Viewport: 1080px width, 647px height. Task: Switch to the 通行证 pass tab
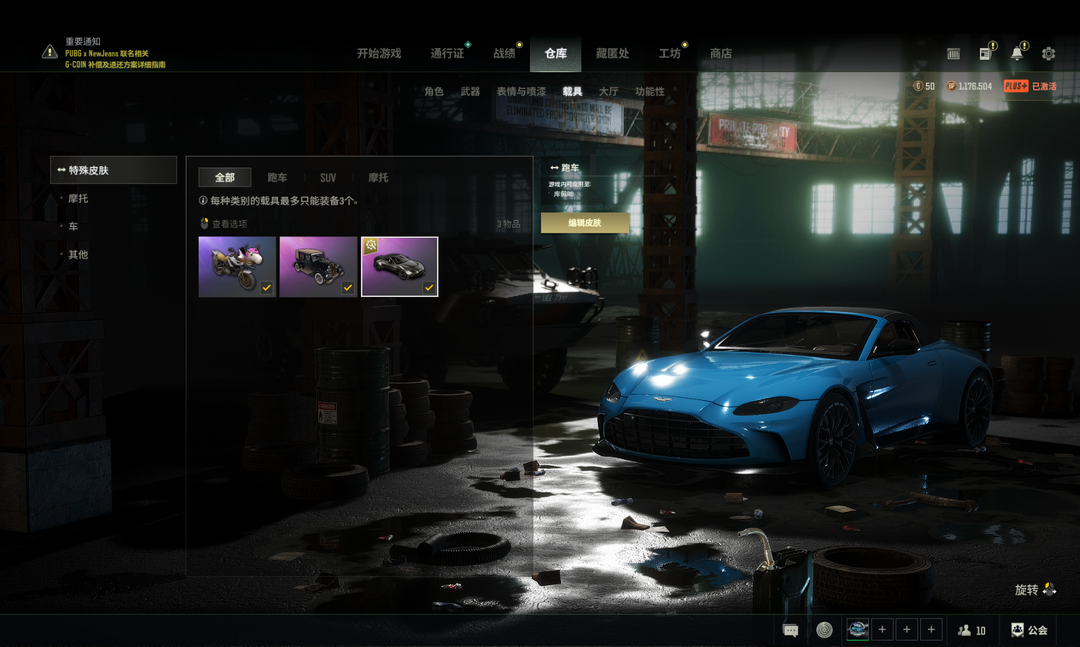[447, 54]
